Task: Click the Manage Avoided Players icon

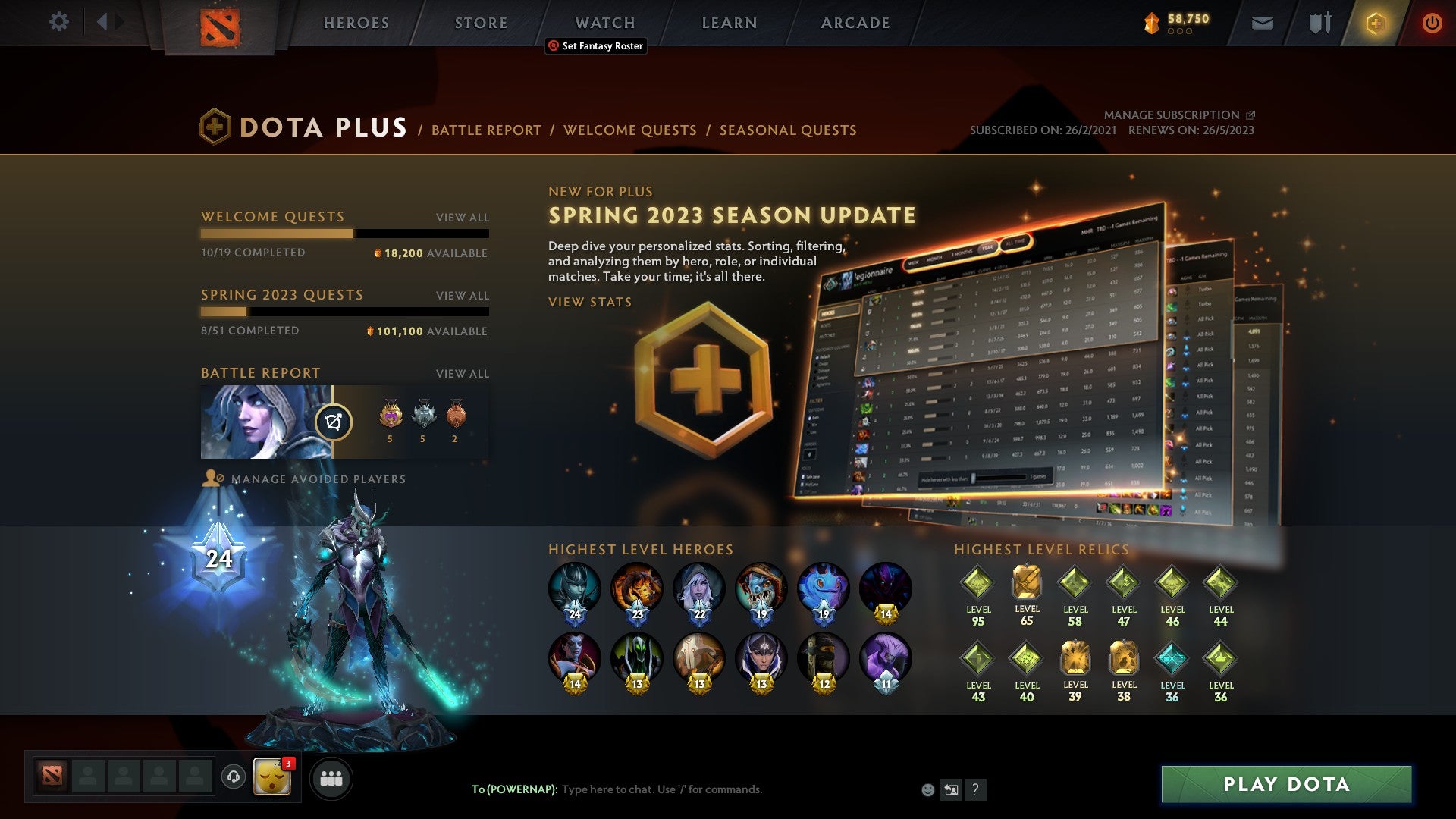Action: click(x=213, y=479)
